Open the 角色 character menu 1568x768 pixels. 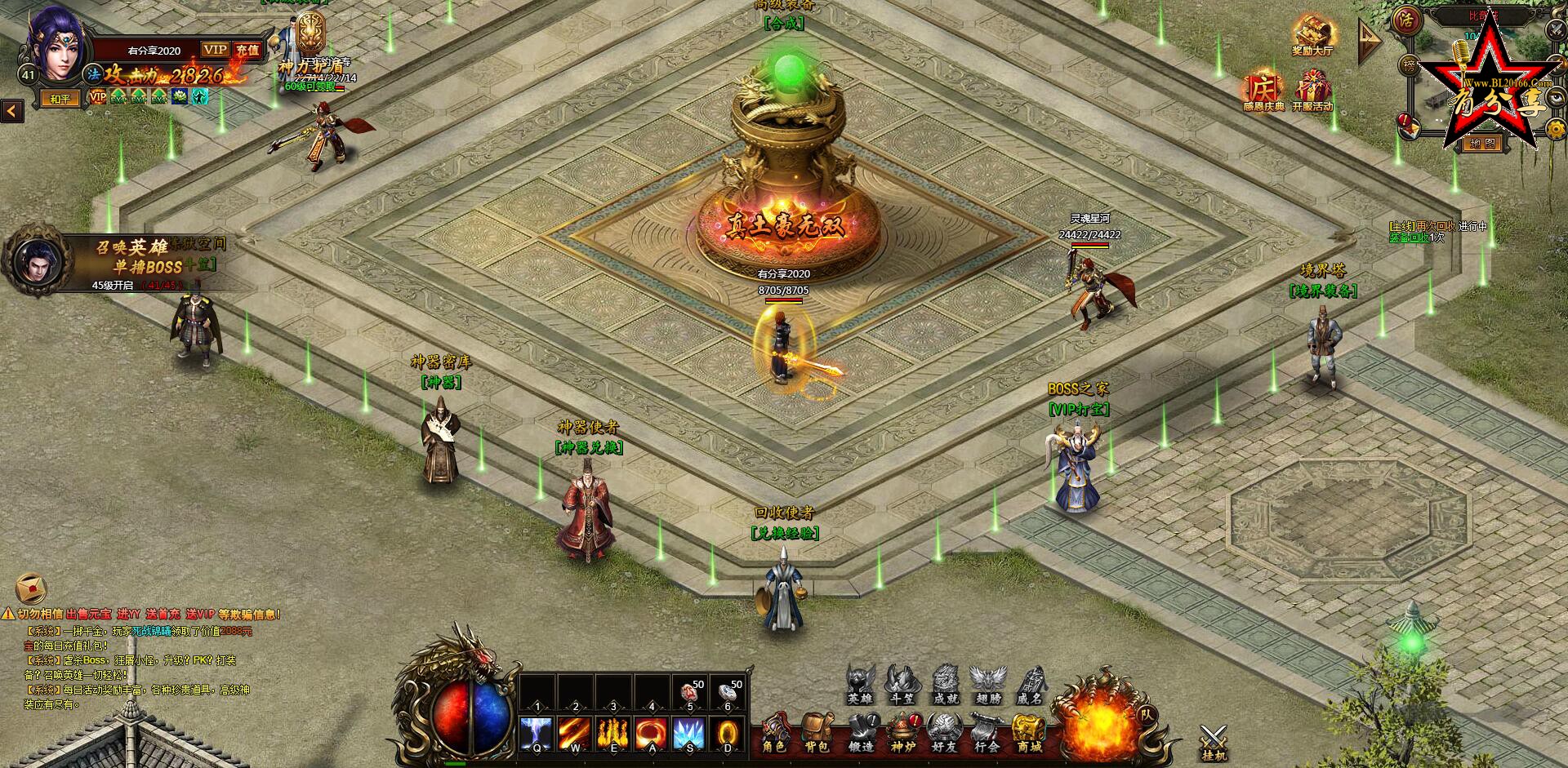coord(774,732)
